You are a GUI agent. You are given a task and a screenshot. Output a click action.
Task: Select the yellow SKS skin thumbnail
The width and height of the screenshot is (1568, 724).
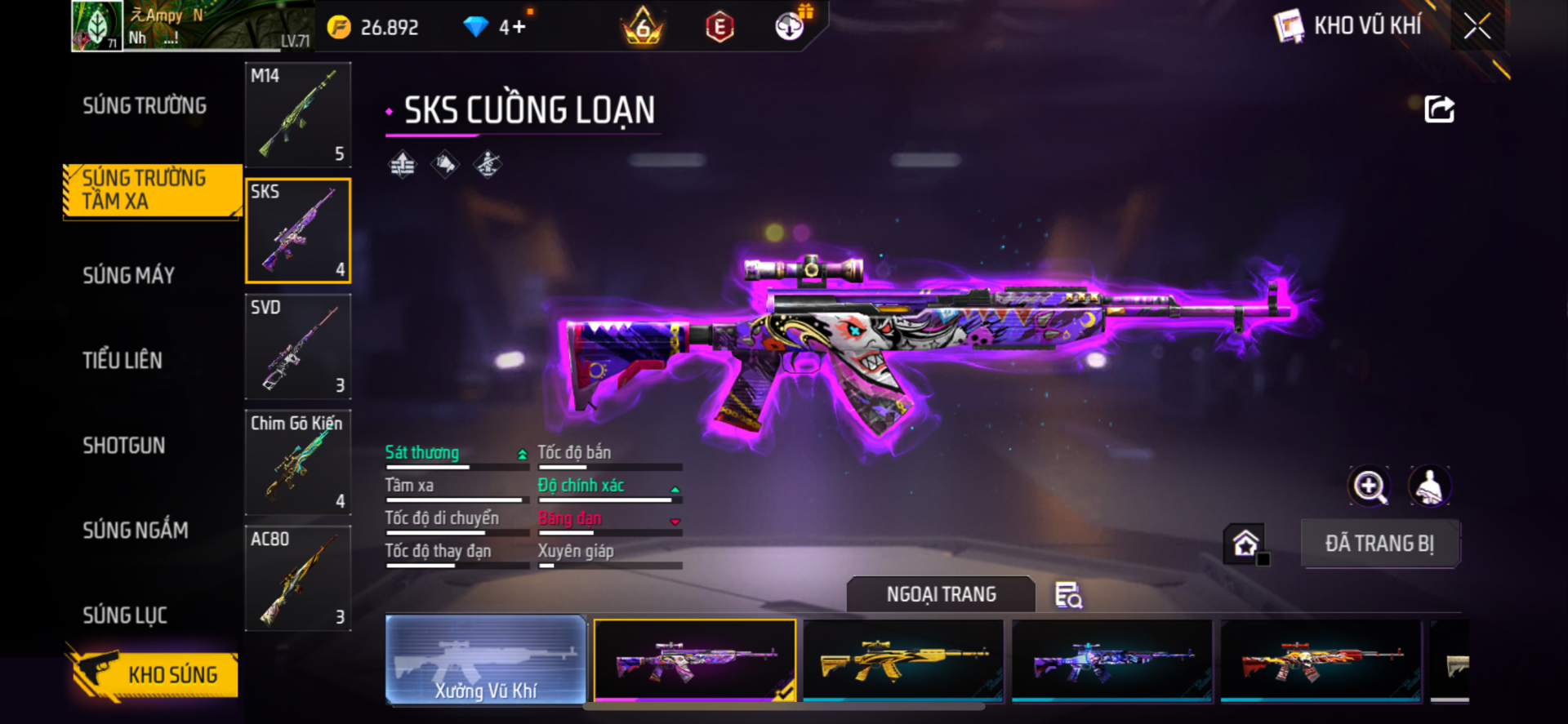[903, 660]
